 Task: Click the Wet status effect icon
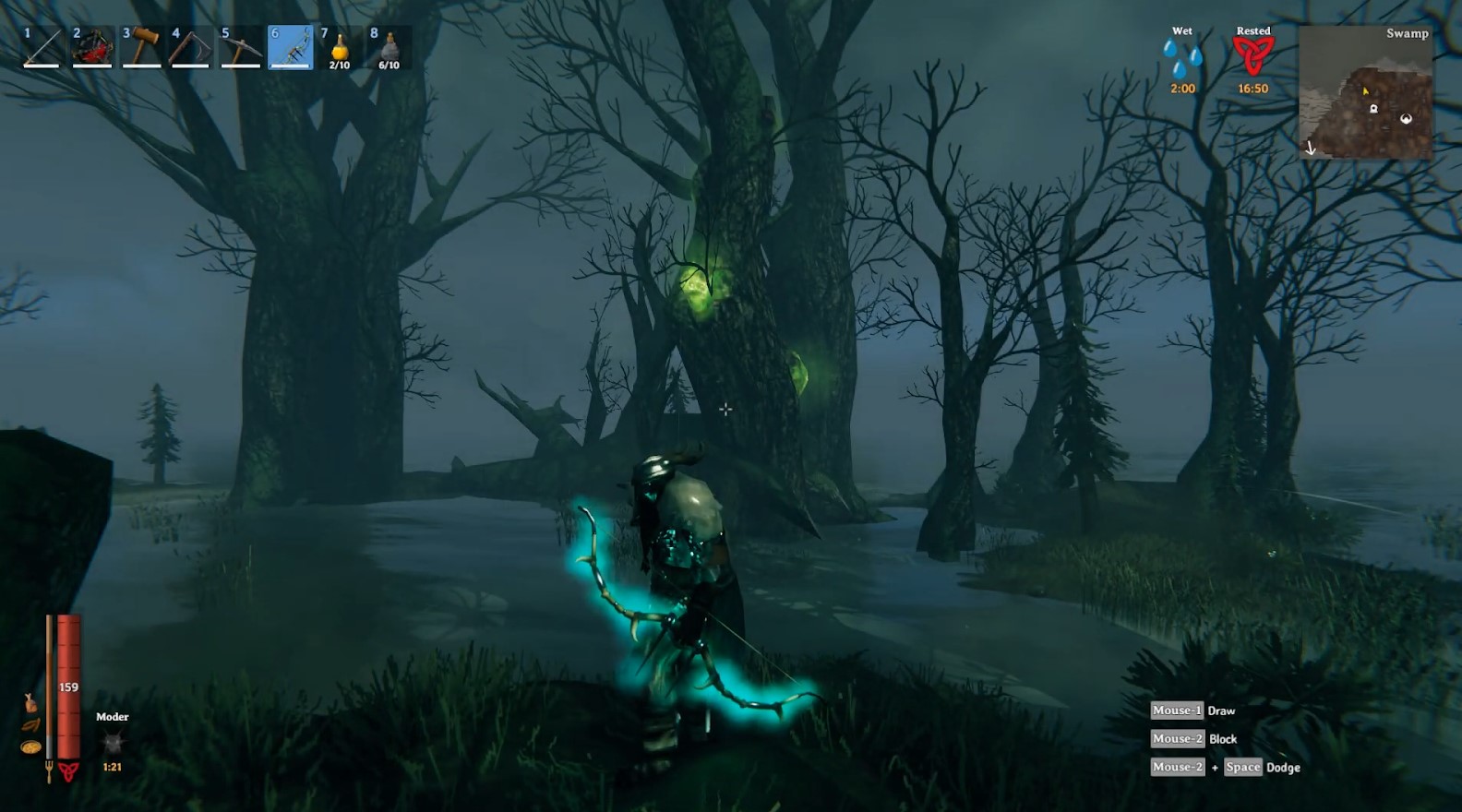pyautogui.click(x=1182, y=58)
